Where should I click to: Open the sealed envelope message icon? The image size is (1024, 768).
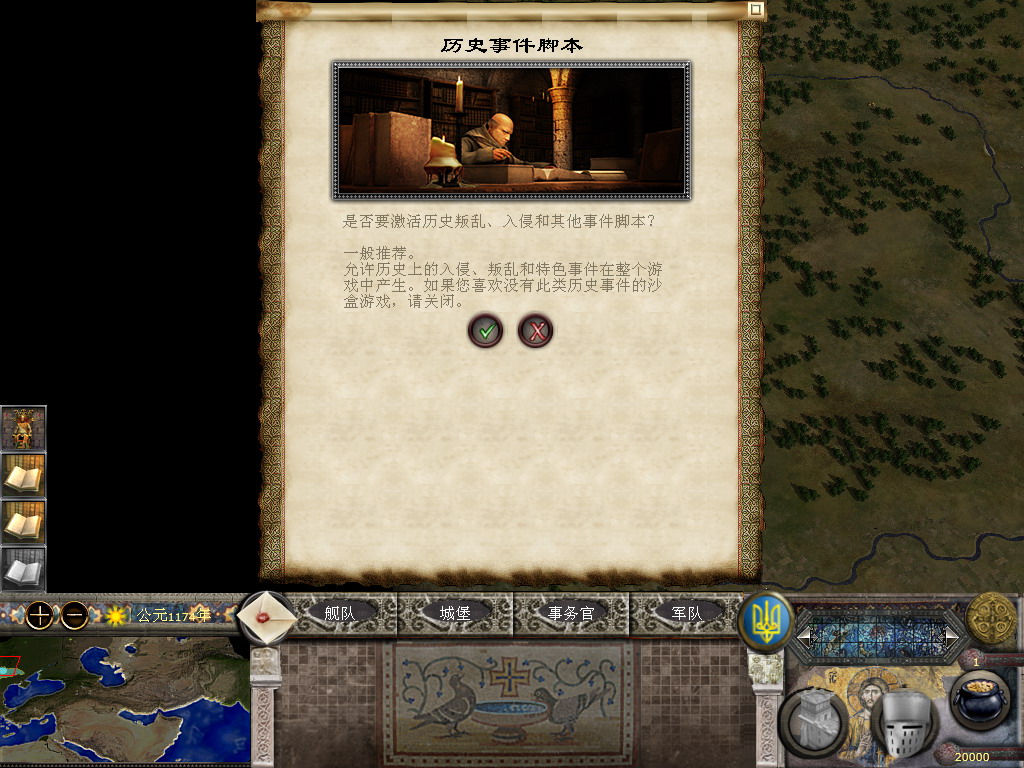point(267,616)
